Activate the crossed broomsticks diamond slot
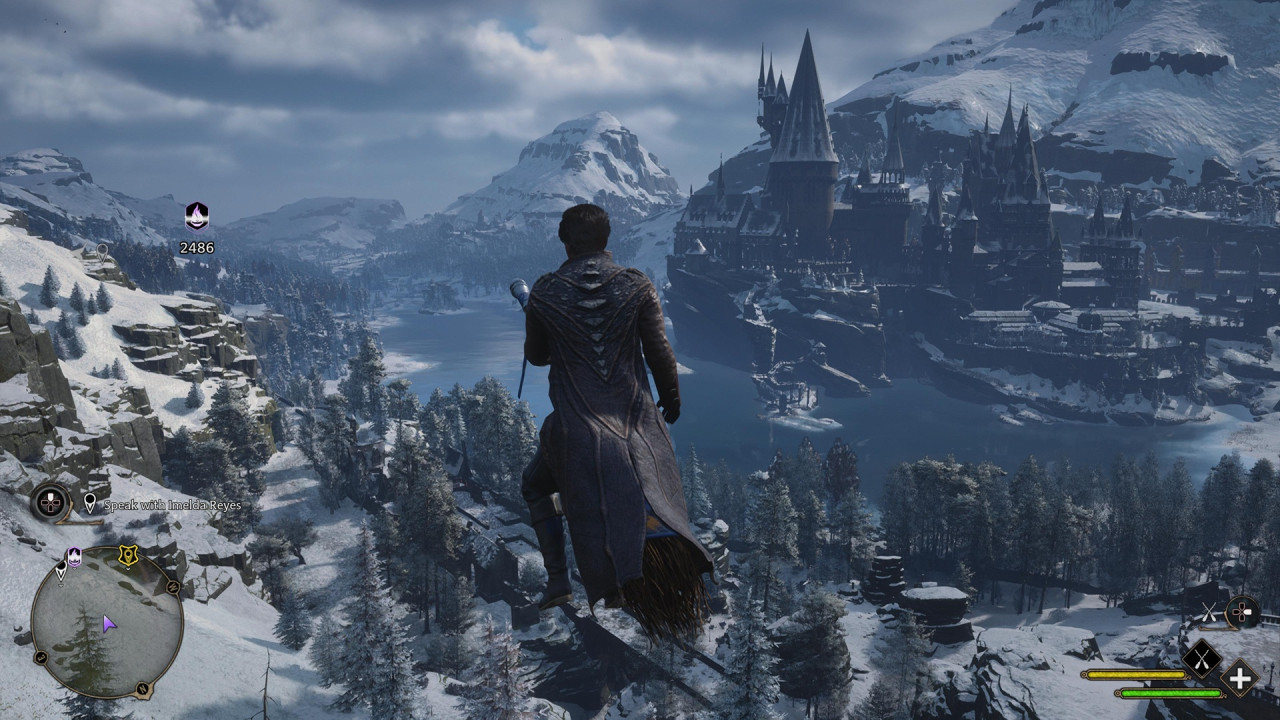The height and width of the screenshot is (720, 1280). pyautogui.click(x=1201, y=658)
